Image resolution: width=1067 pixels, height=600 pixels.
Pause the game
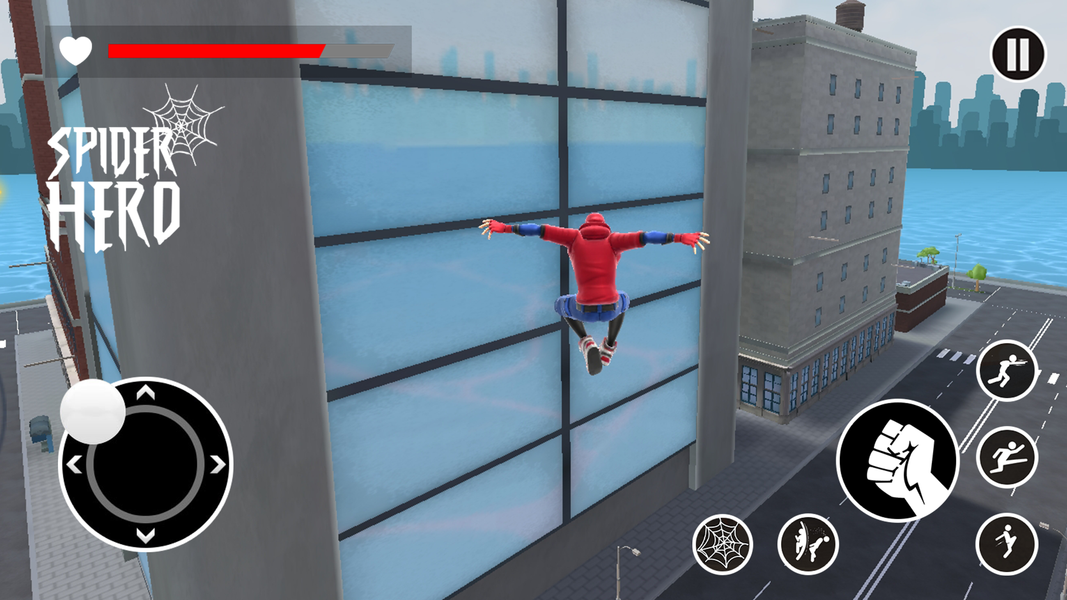[1018, 54]
